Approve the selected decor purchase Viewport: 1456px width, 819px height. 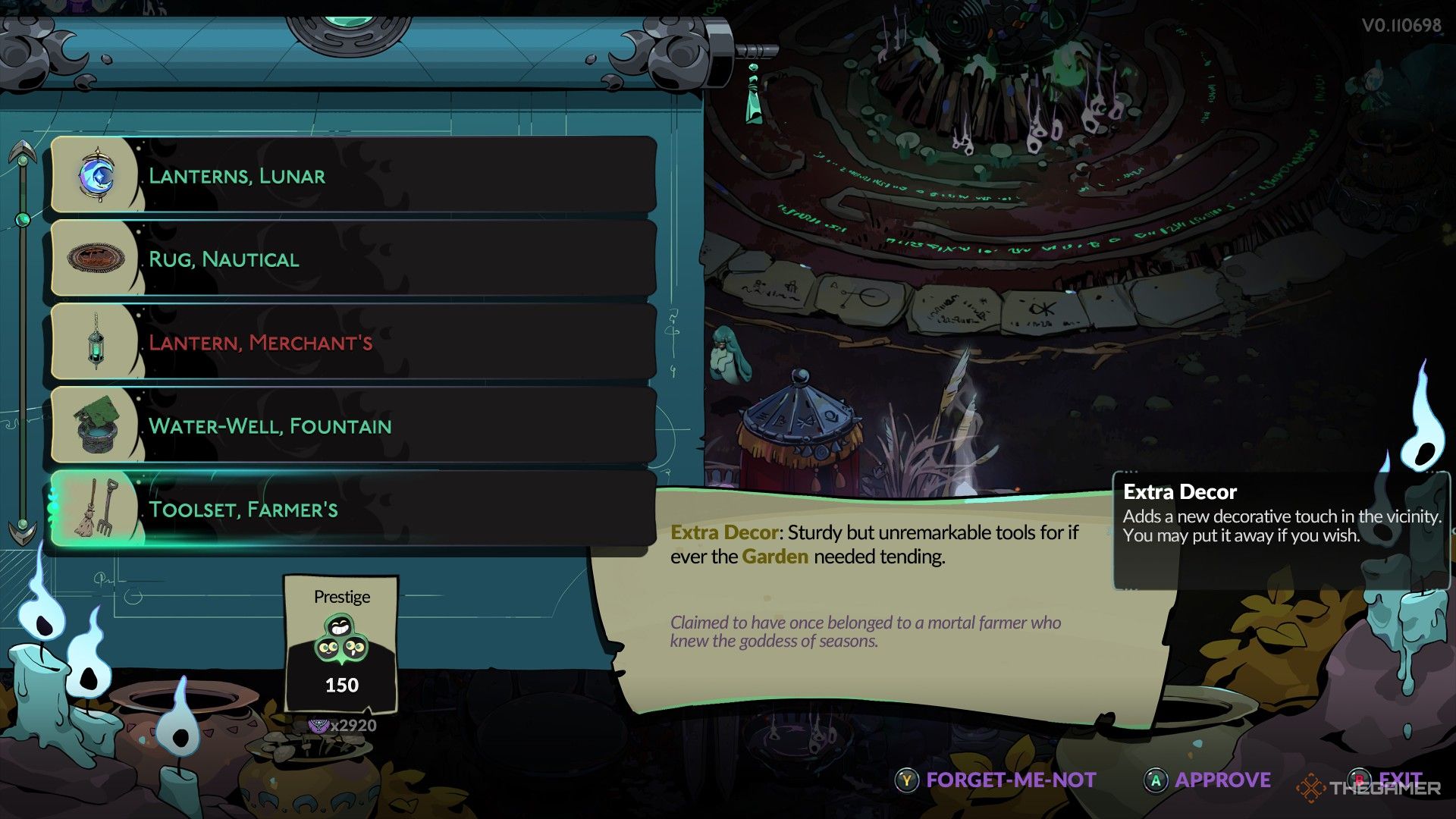[x=1207, y=780]
